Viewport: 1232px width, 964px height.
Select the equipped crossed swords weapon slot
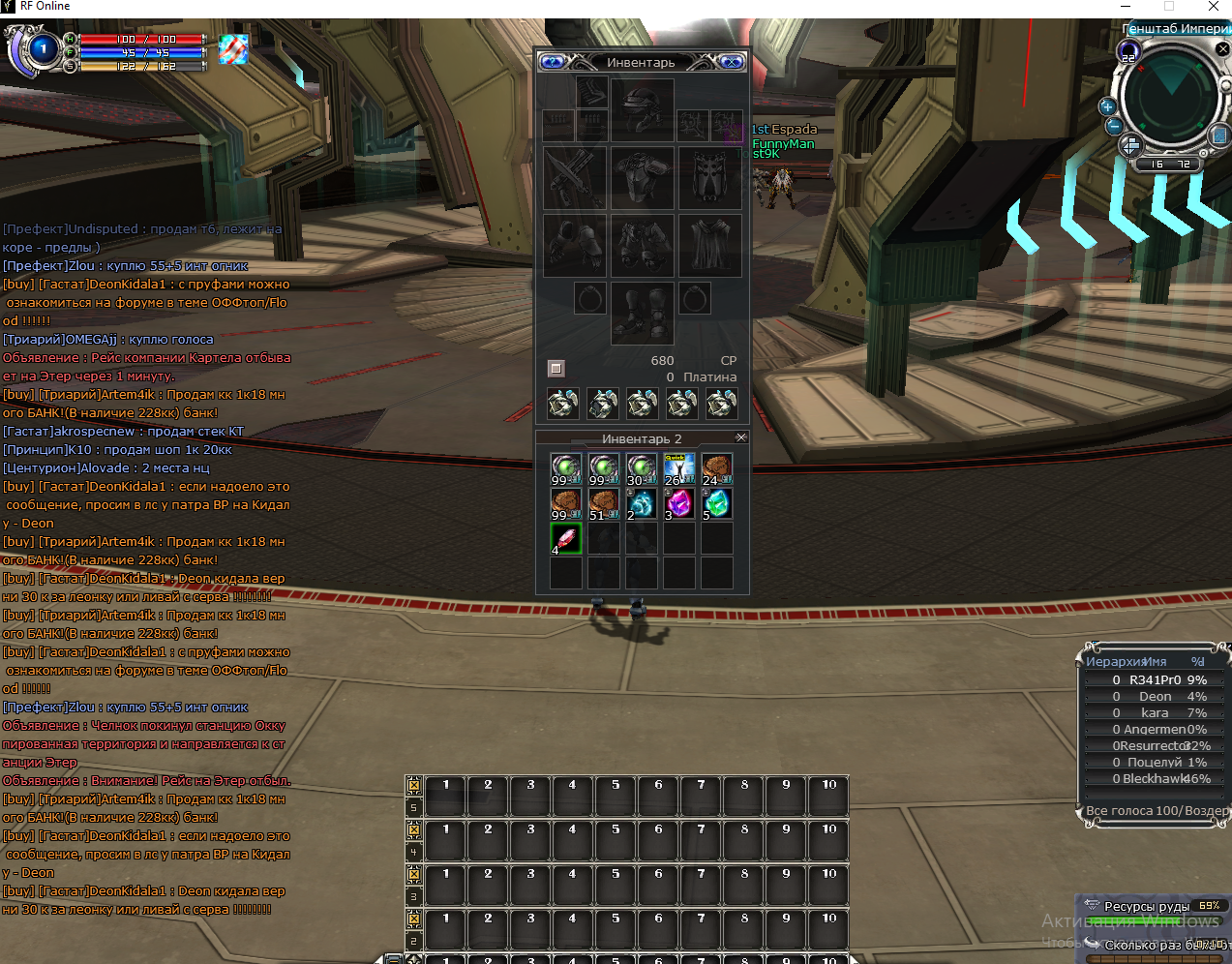tap(575, 178)
